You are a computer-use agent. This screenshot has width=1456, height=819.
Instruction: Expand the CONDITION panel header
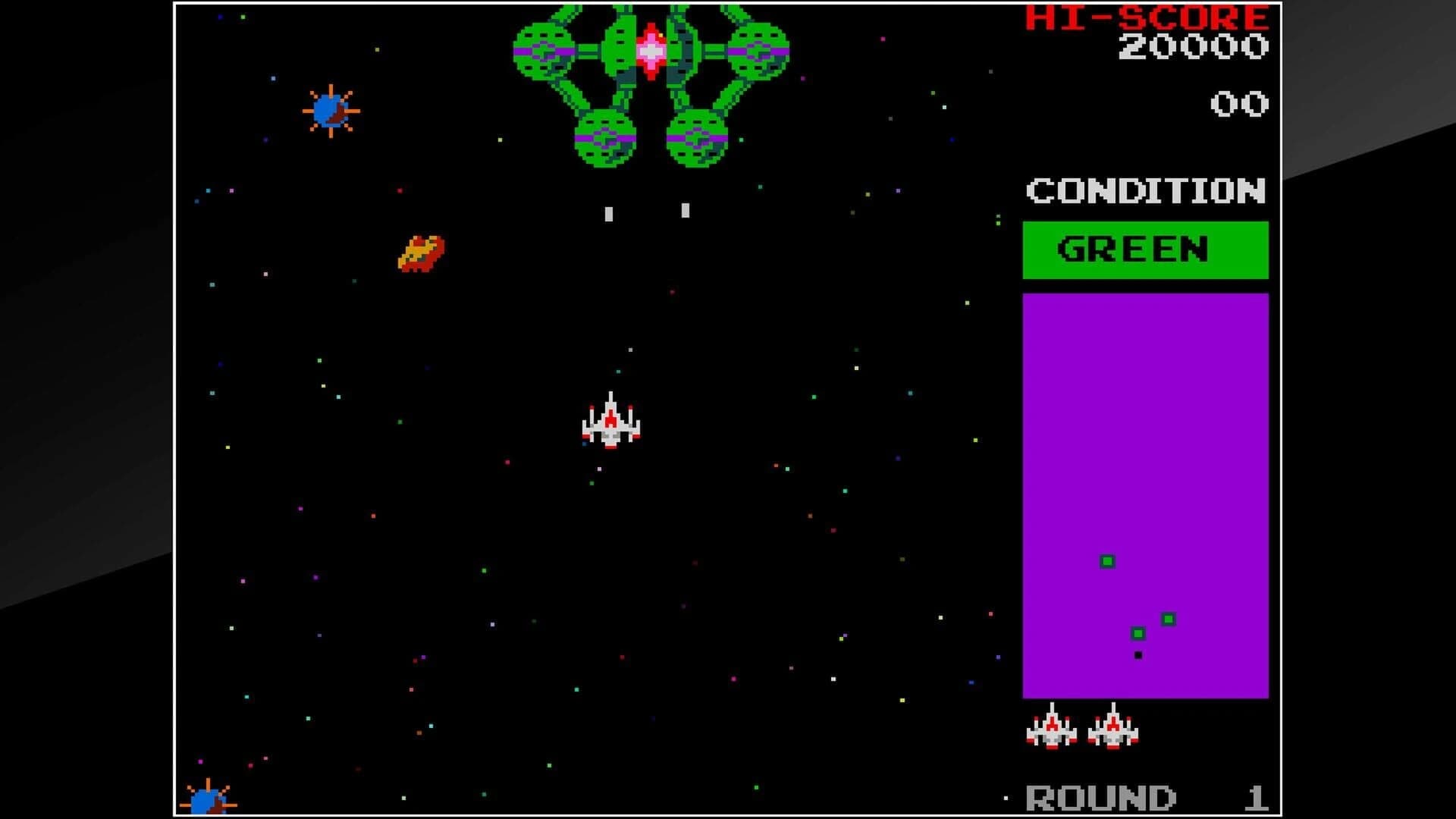[x=1147, y=191]
